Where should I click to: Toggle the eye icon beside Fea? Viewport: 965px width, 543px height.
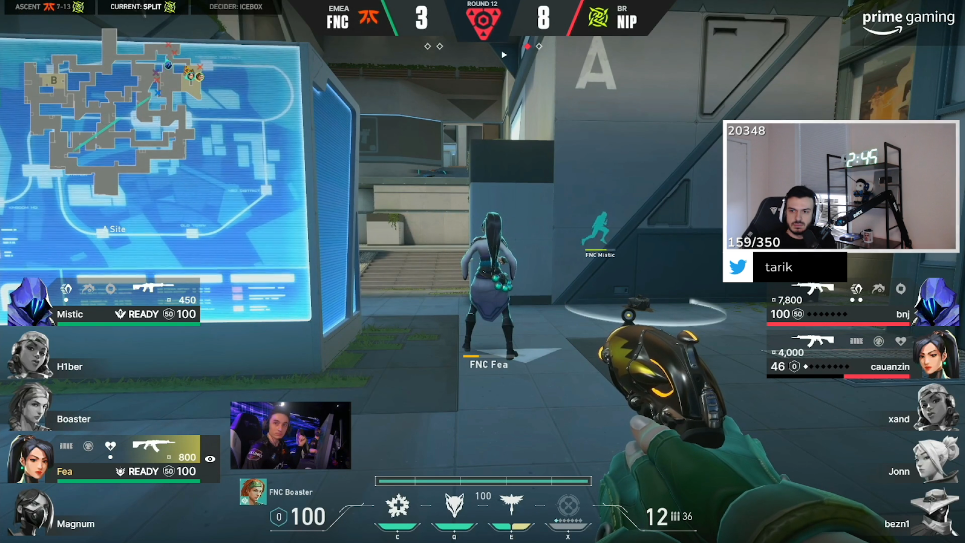(x=210, y=459)
